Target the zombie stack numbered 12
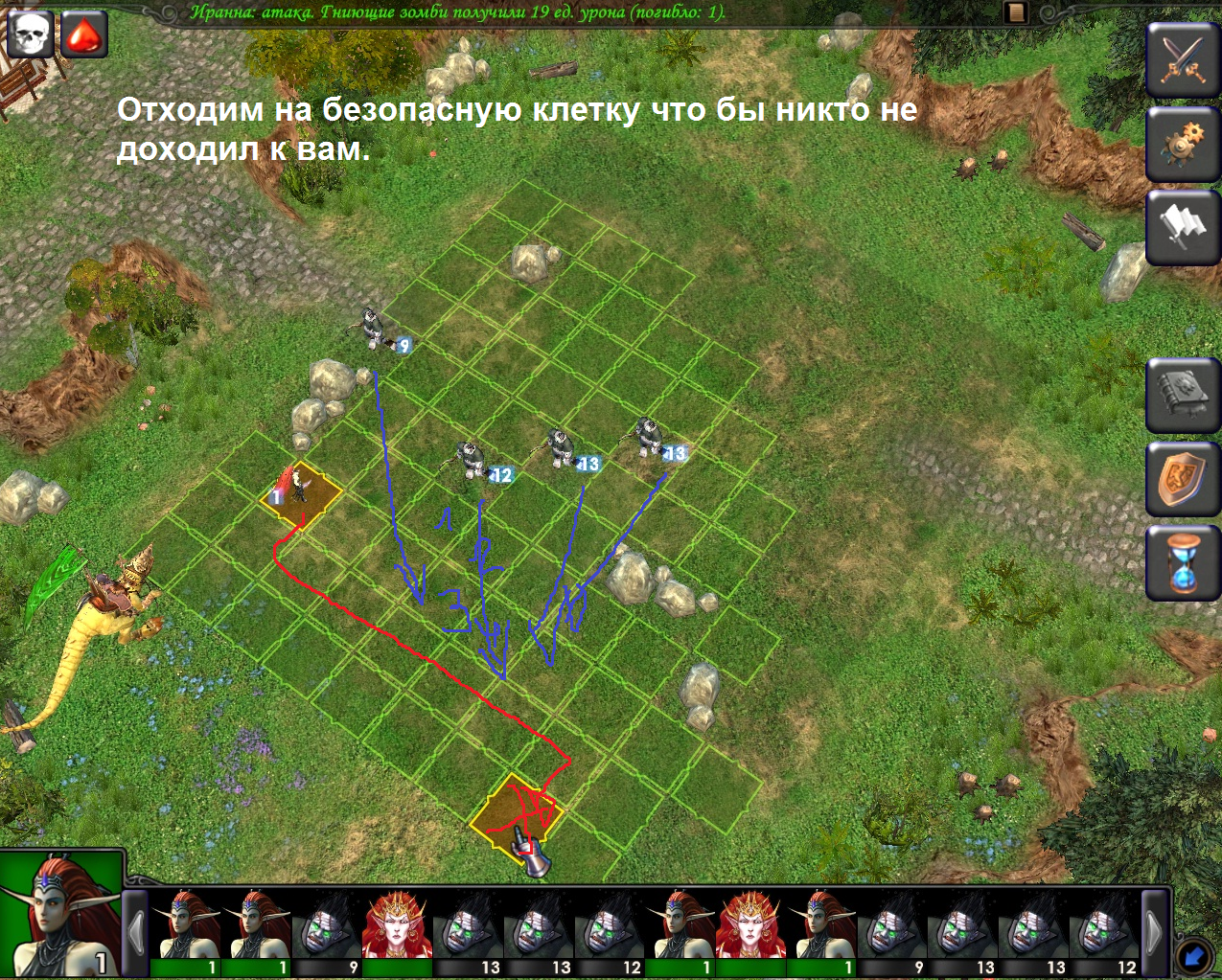Viewport: 1222px width, 980px height. (x=471, y=460)
